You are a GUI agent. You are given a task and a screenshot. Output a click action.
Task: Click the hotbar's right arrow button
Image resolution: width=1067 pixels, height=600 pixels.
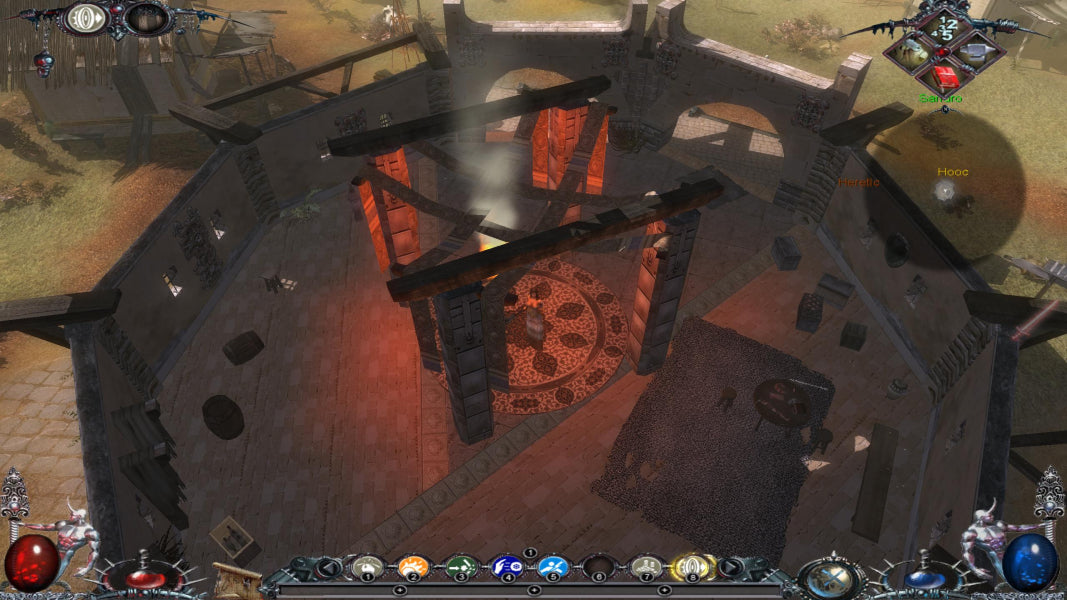[x=731, y=567]
